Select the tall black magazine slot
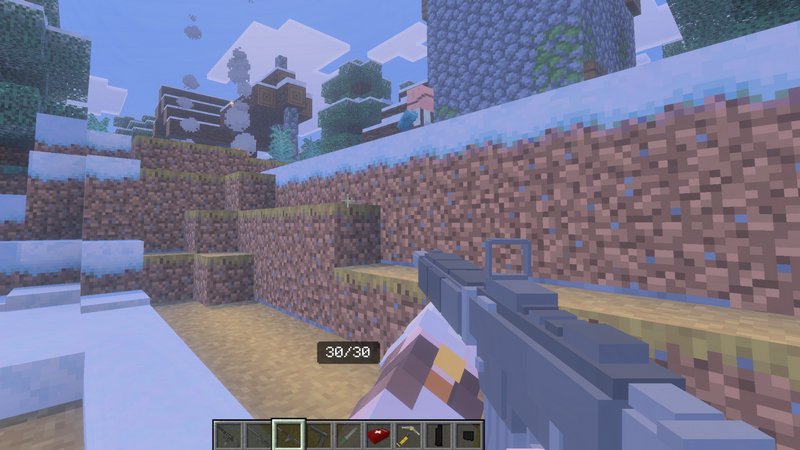Screen dimensions: 800x450 click(438, 435)
